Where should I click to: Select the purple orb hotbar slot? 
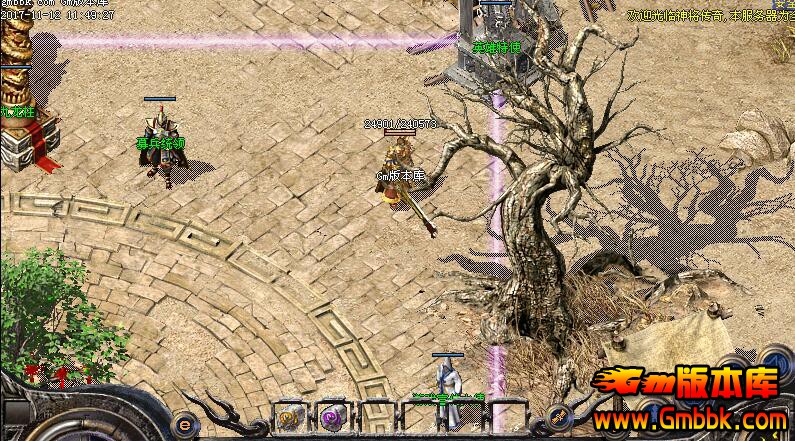pos(330,418)
